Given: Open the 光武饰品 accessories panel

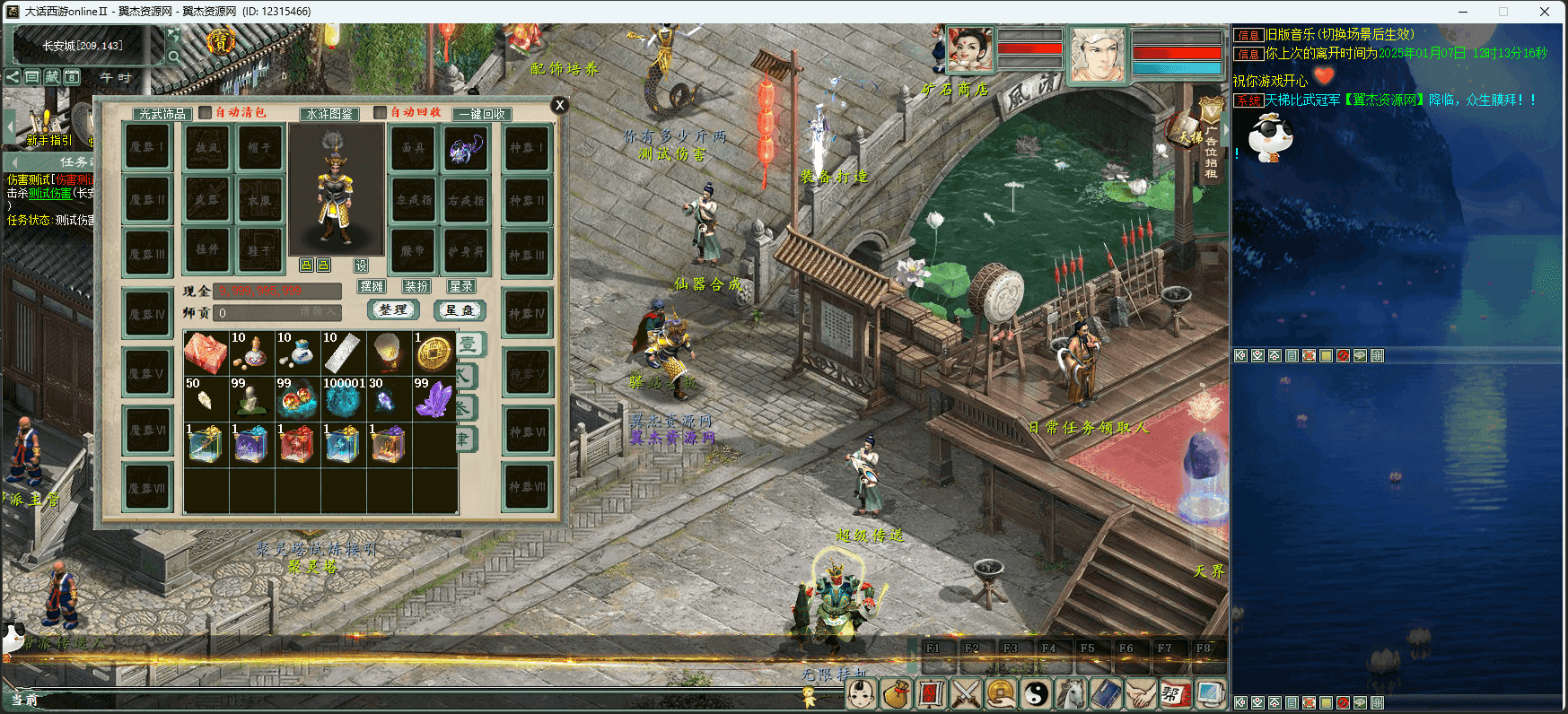Looking at the screenshot, I should pos(162,114).
